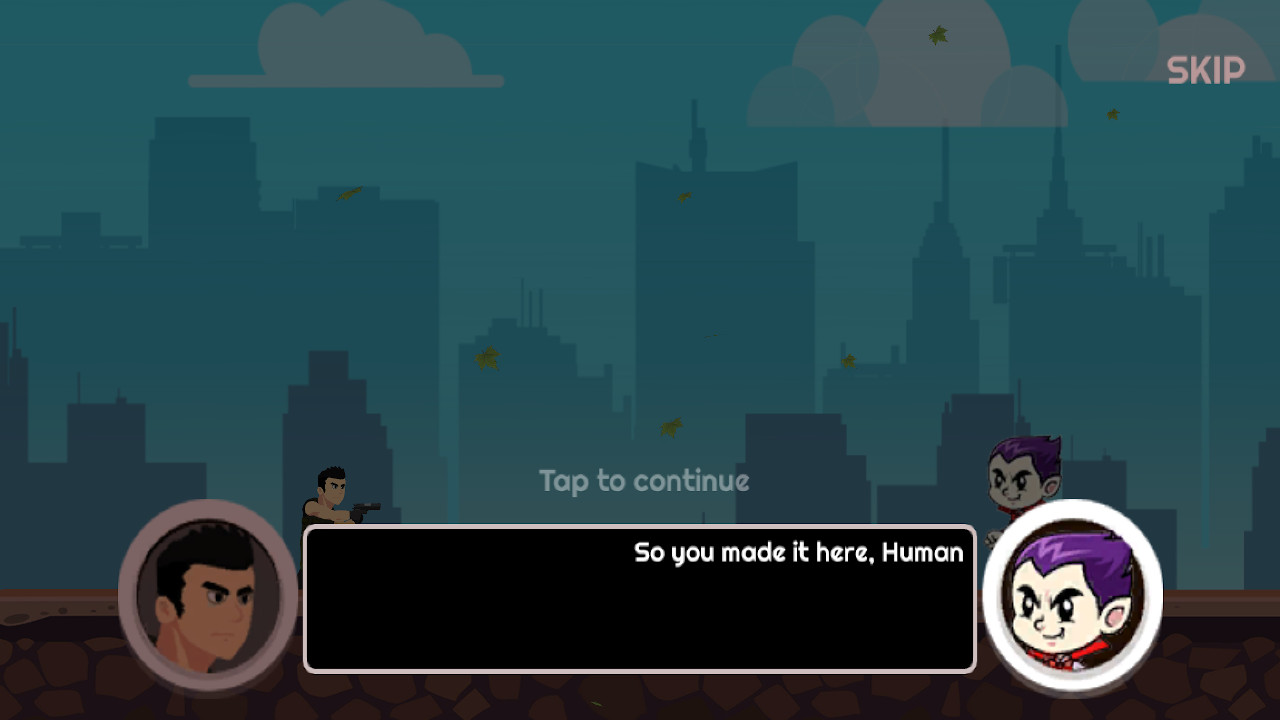Click the falling leaf near the vampire sprite
This screenshot has height=720, width=1280.
coord(850,360)
